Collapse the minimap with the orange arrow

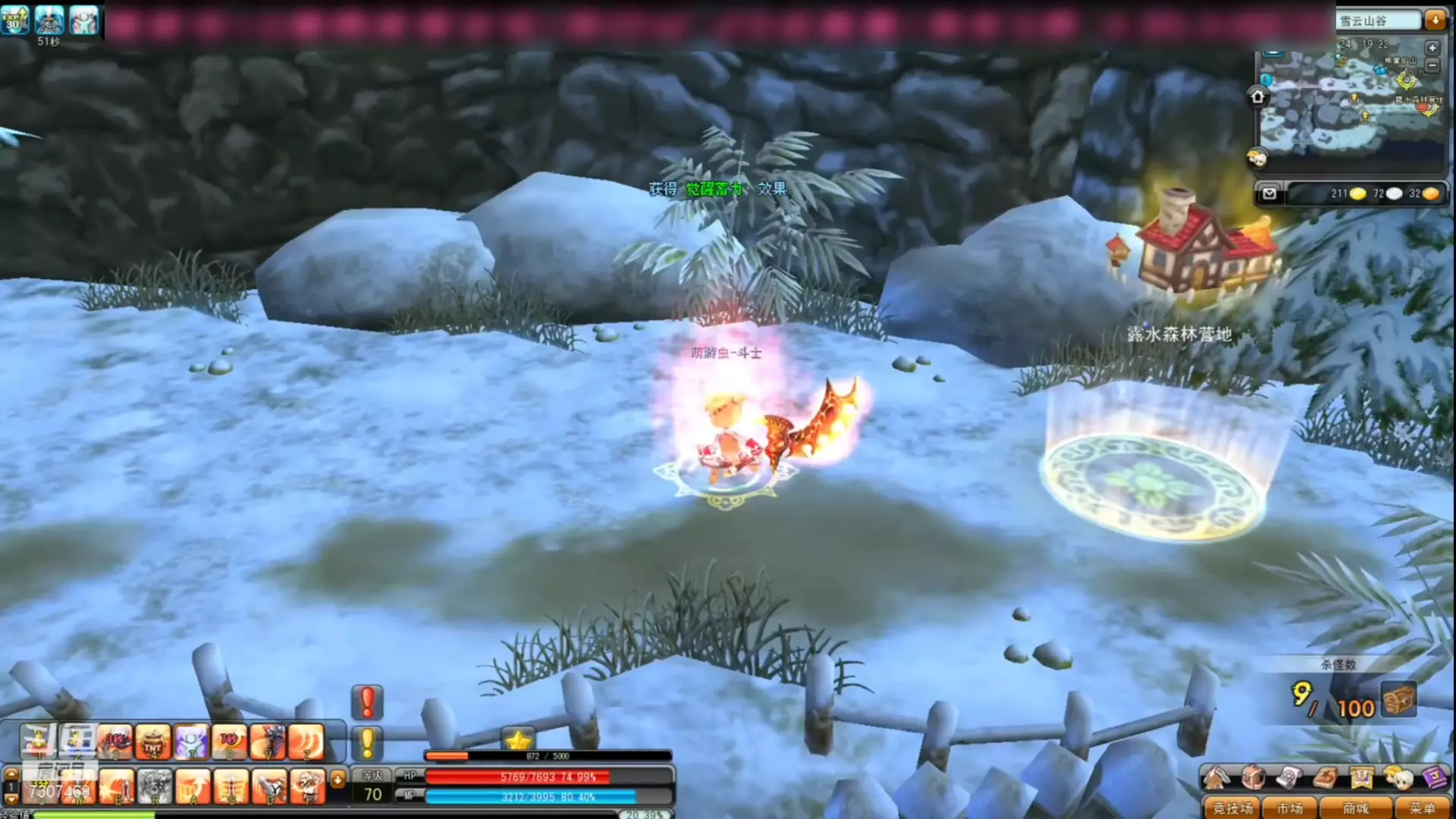tap(1435, 20)
